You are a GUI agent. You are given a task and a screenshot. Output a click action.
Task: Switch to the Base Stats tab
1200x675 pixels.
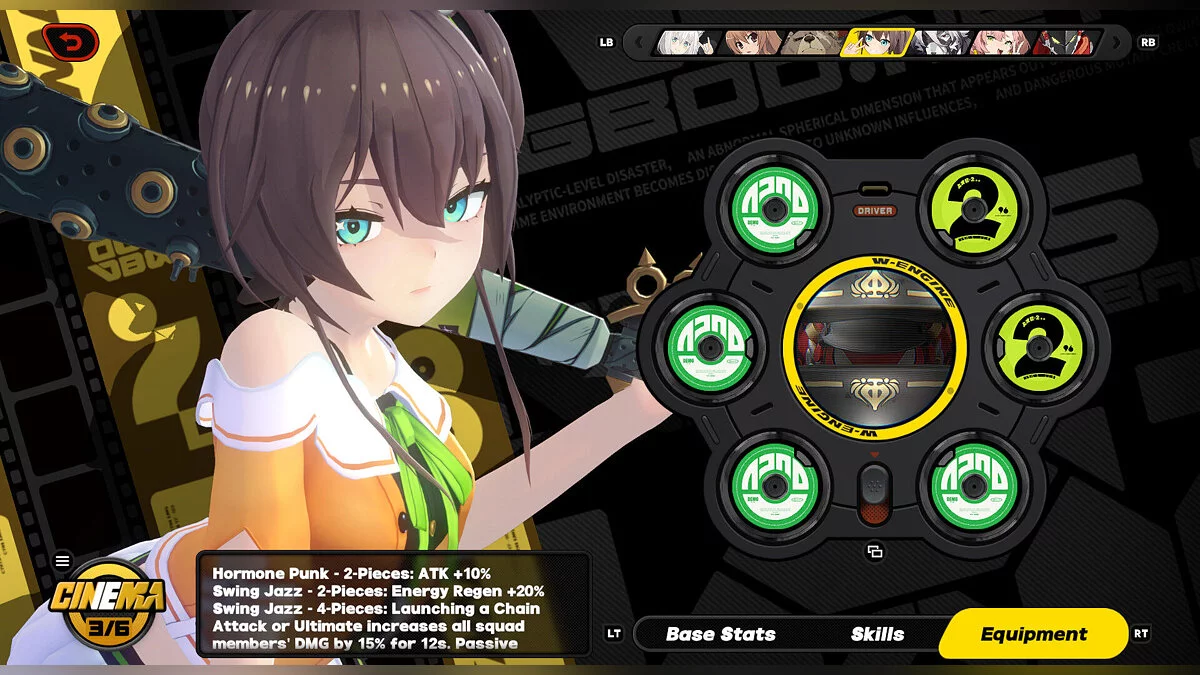click(x=720, y=634)
